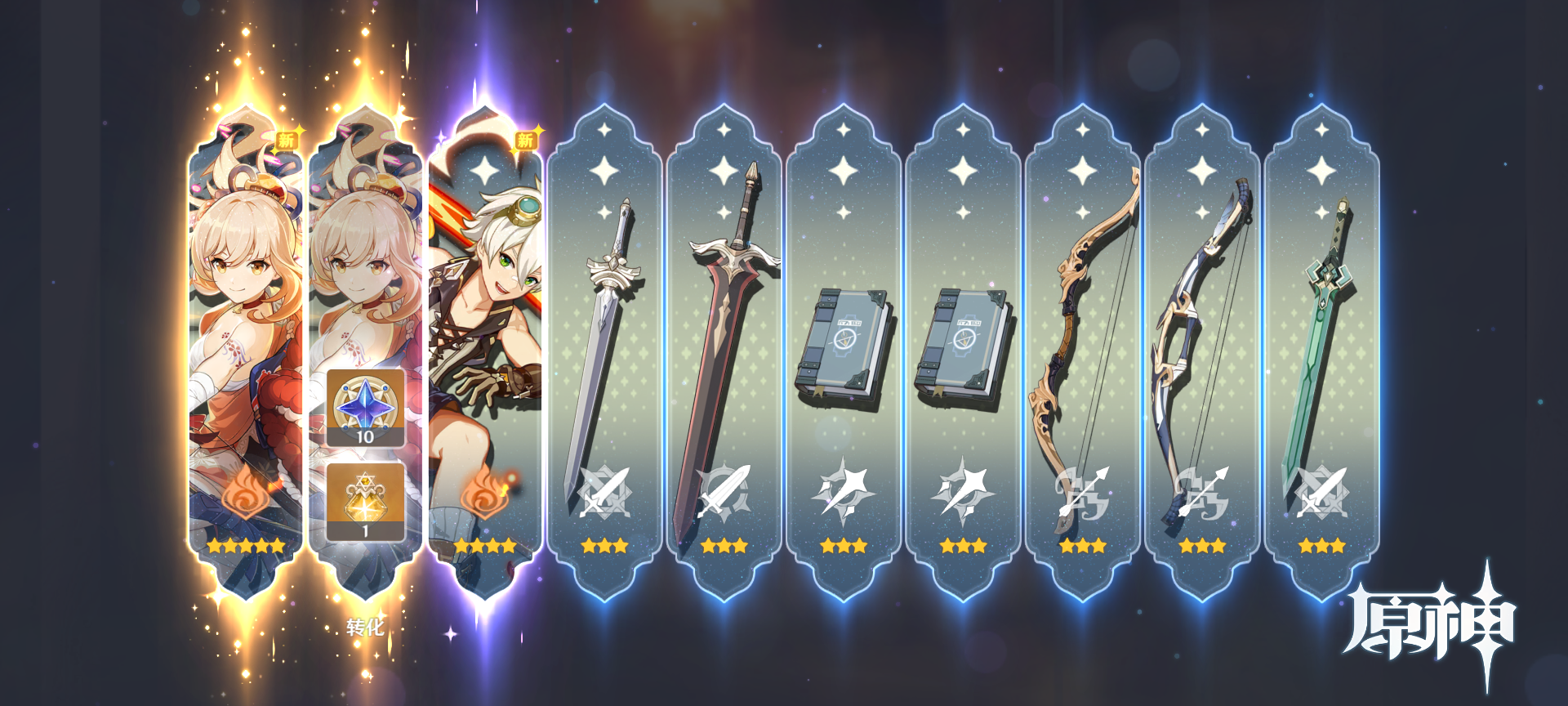Select the Pyro element icon under Yoimiya
Image resolution: width=1568 pixels, height=706 pixels.
click(x=245, y=492)
